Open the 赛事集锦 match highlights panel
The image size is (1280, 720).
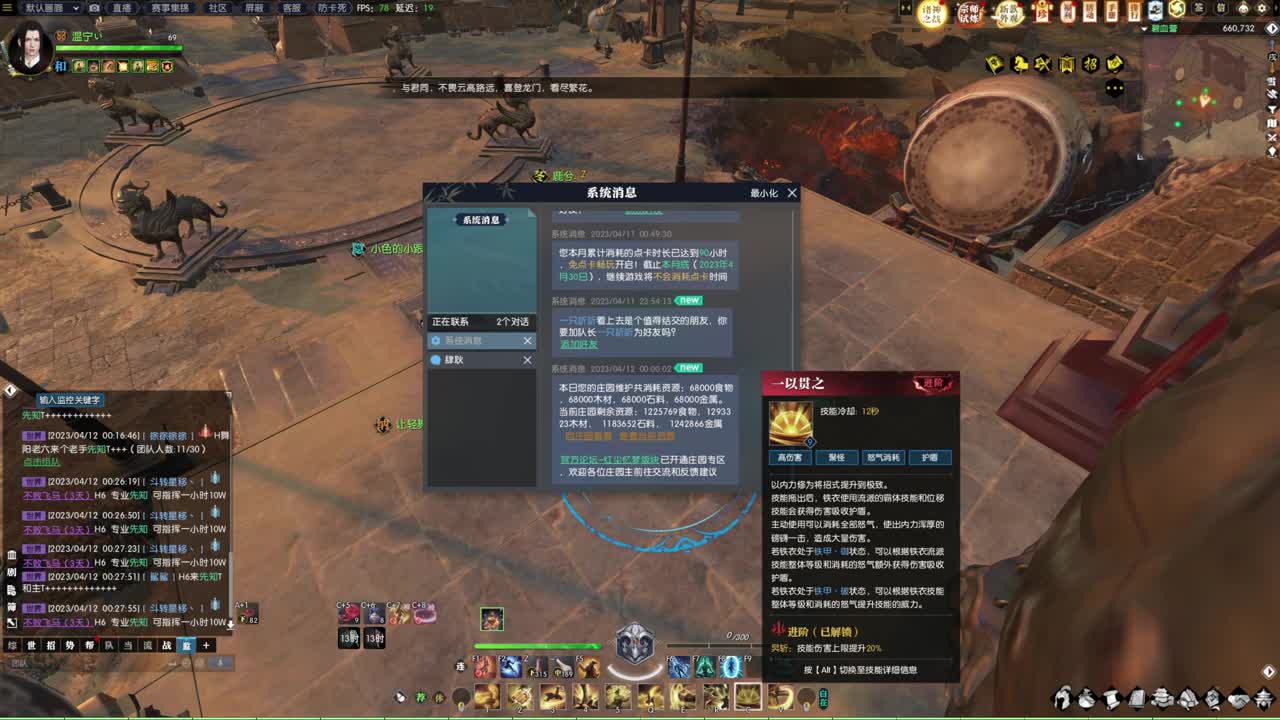(170, 7)
